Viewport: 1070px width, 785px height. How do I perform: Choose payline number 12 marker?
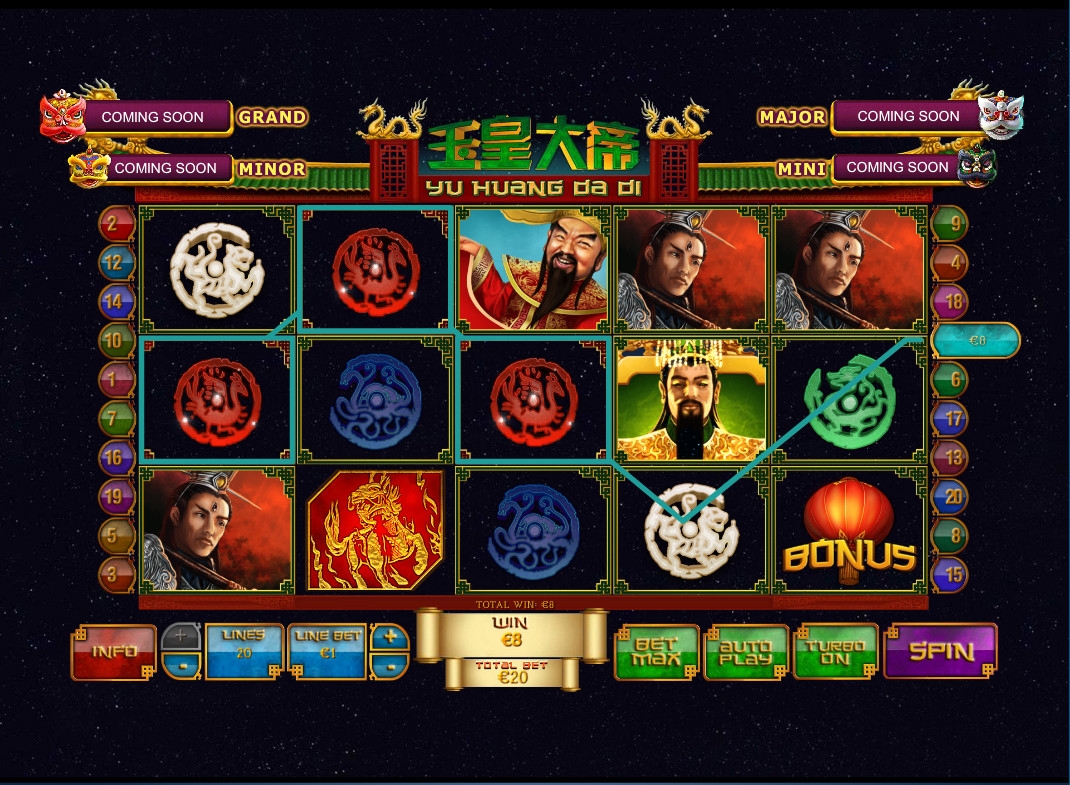coord(116,262)
